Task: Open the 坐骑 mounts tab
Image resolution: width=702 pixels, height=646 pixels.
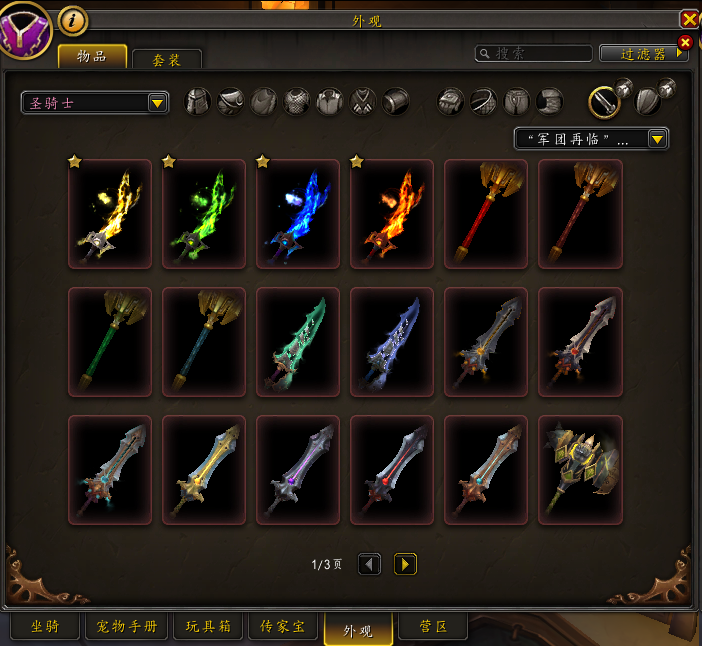Action: pyautogui.click(x=44, y=627)
